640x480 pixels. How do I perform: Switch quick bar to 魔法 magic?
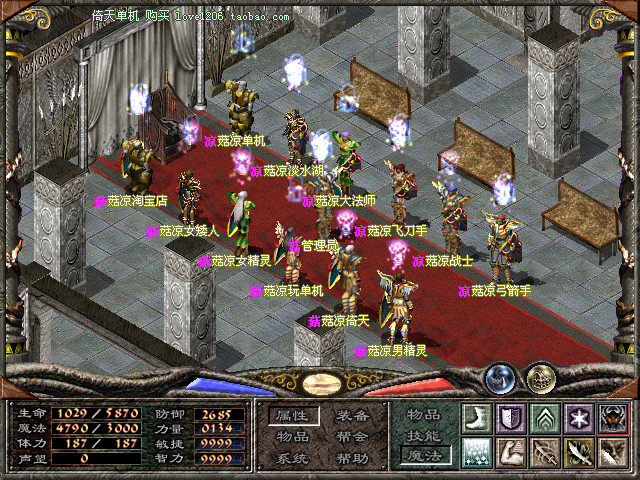click(422, 456)
